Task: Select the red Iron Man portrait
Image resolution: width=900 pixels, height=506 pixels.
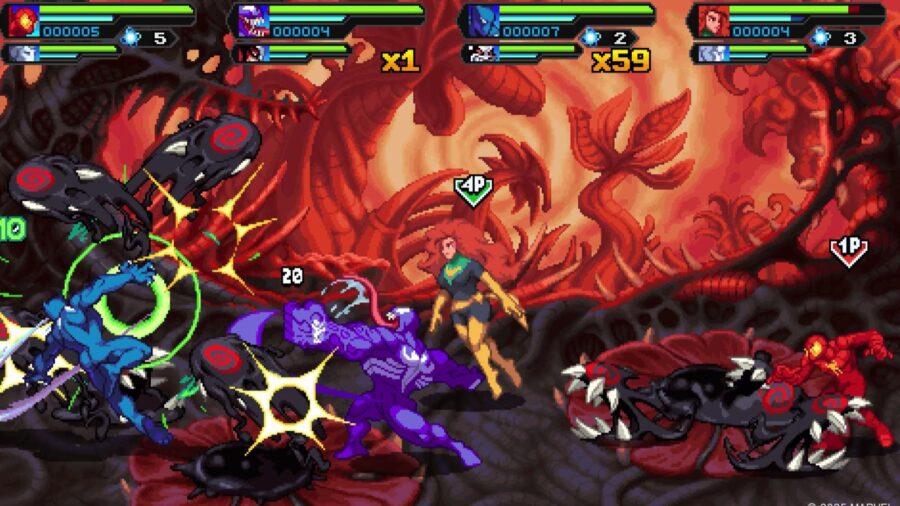Action: point(22,21)
